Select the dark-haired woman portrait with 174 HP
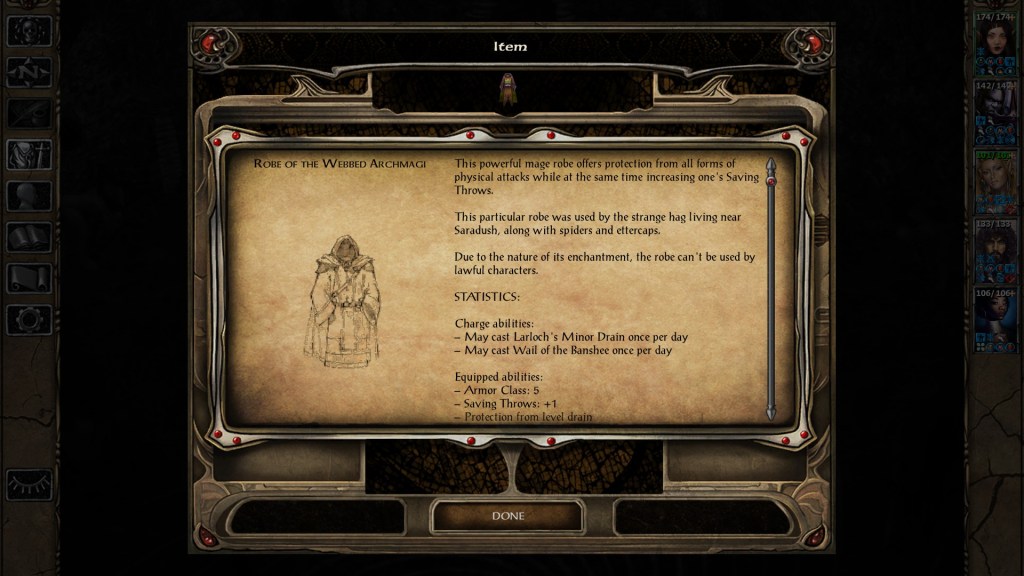This screenshot has height=576, width=1024. (995, 42)
